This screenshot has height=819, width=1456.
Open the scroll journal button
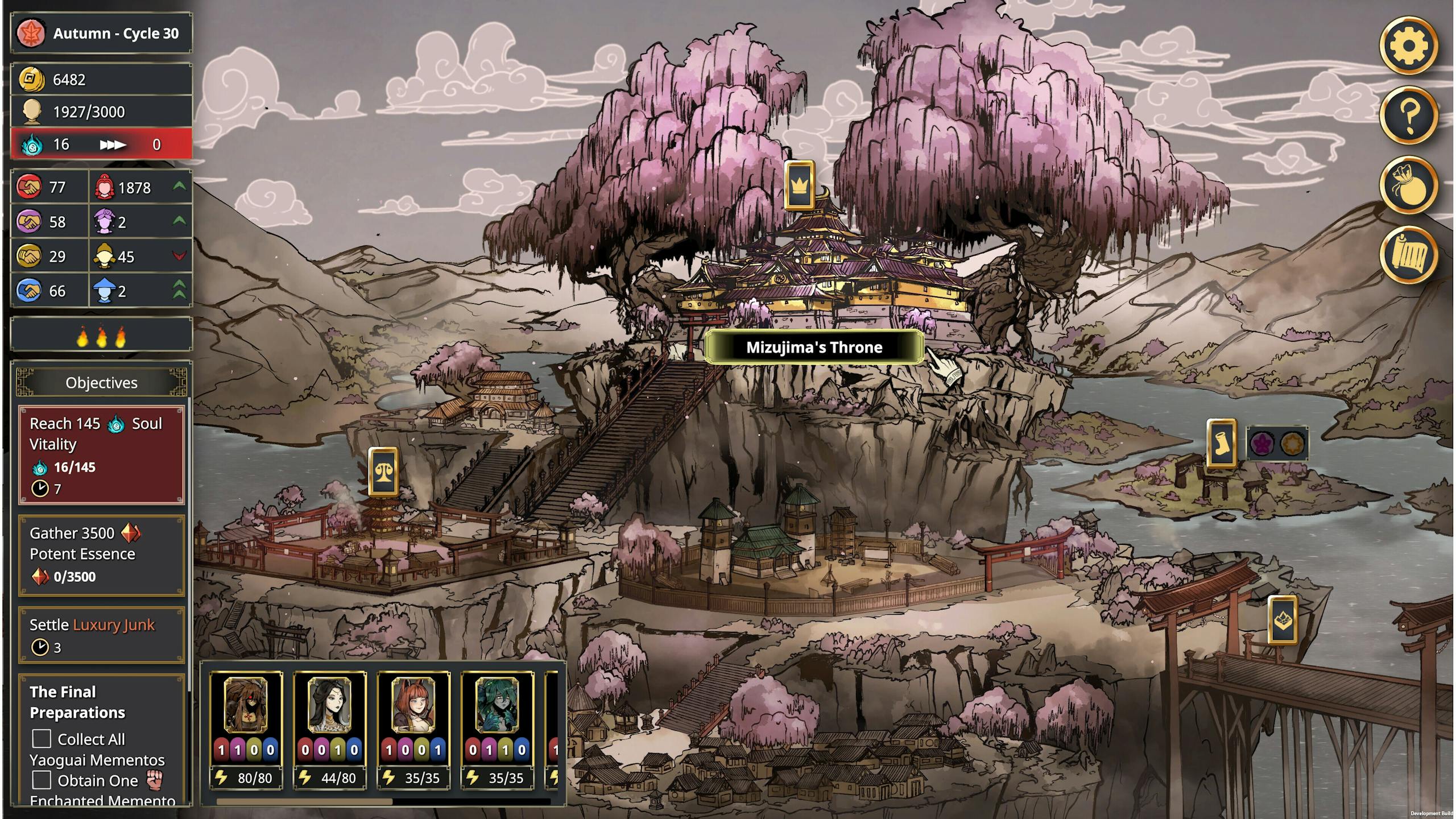pyautogui.click(x=1408, y=255)
